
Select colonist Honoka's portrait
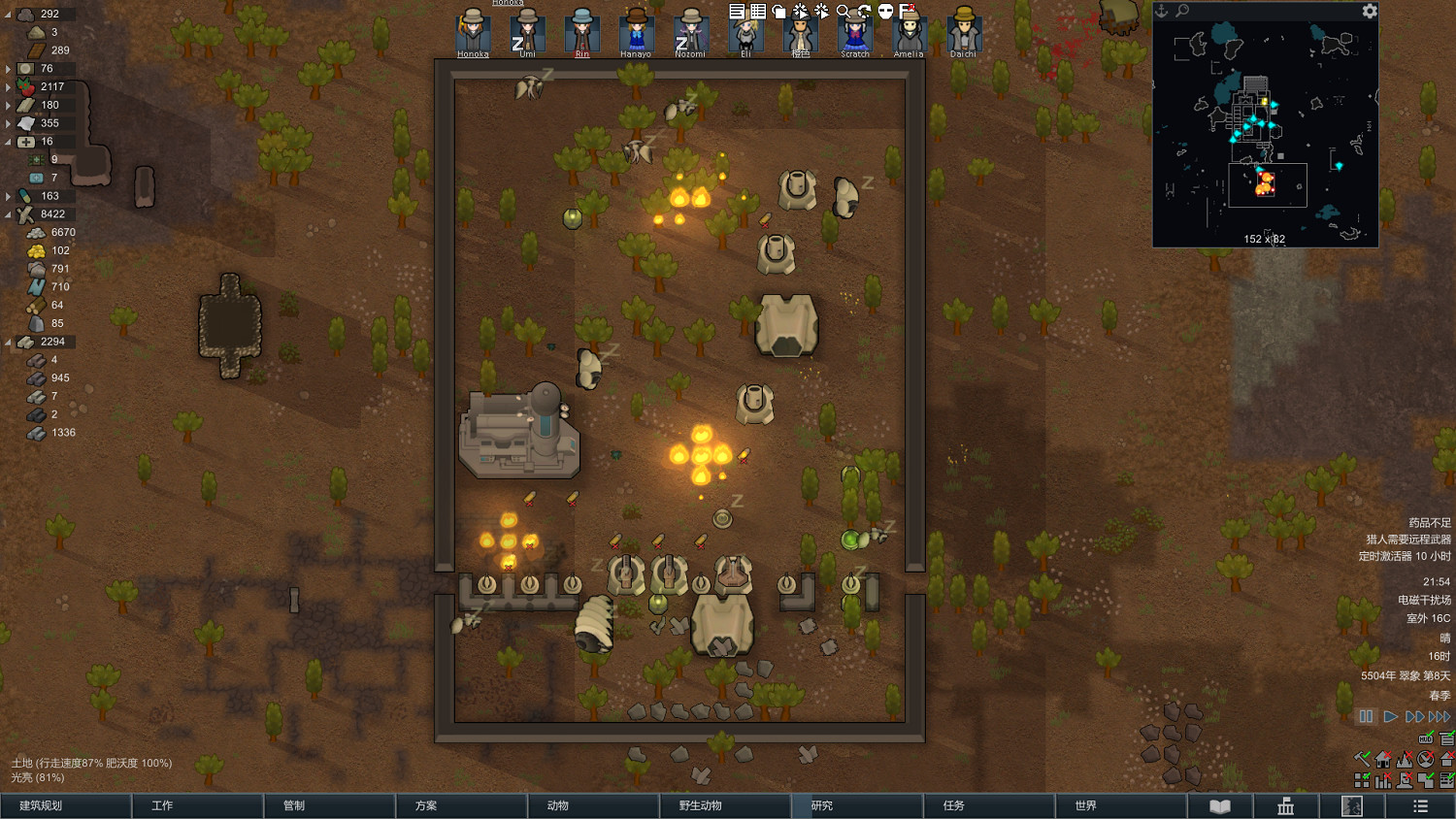pyautogui.click(x=473, y=32)
